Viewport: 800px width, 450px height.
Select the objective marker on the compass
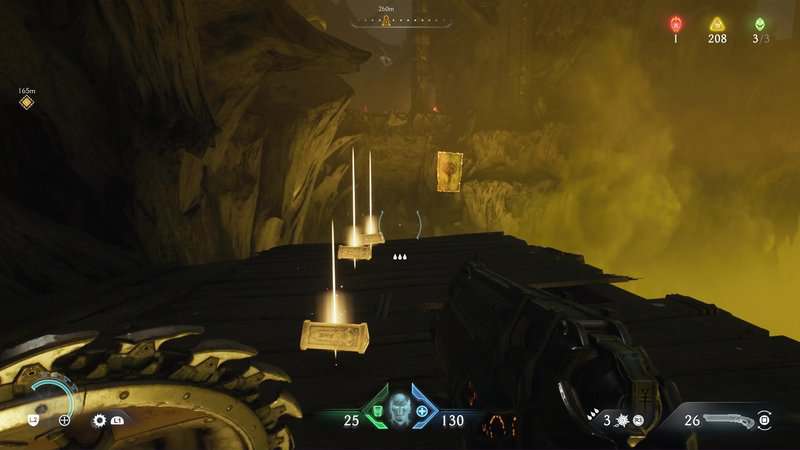click(x=385, y=21)
